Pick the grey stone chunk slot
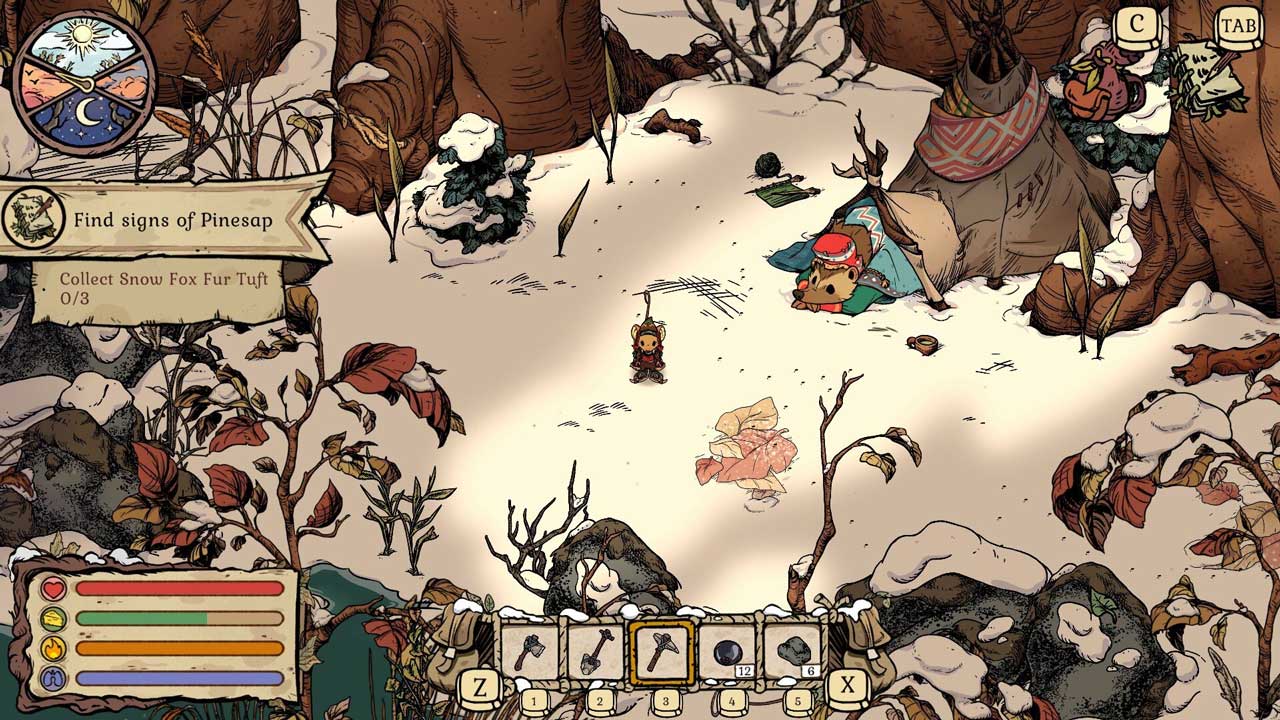Image resolution: width=1280 pixels, height=720 pixels. click(x=793, y=652)
